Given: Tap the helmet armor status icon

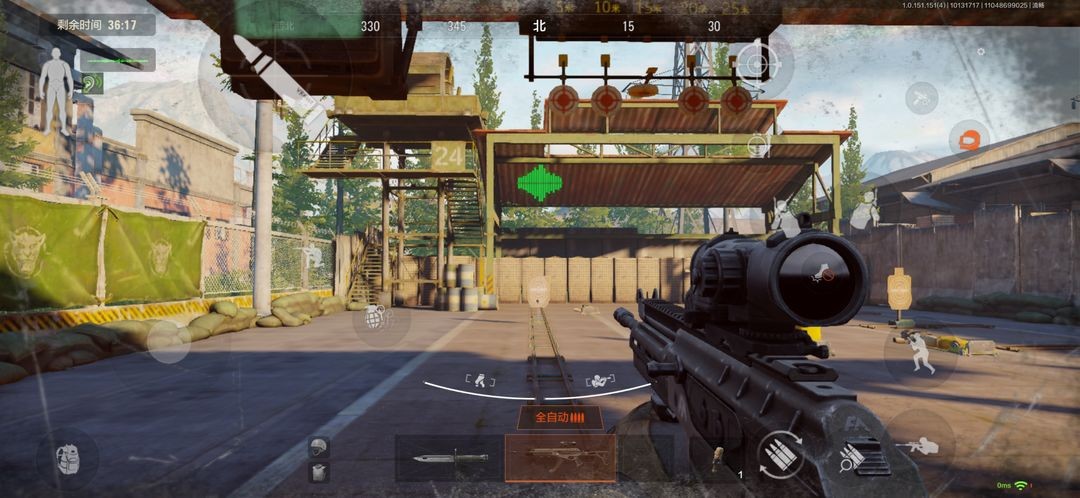Looking at the screenshot, I should pos(319,447).
